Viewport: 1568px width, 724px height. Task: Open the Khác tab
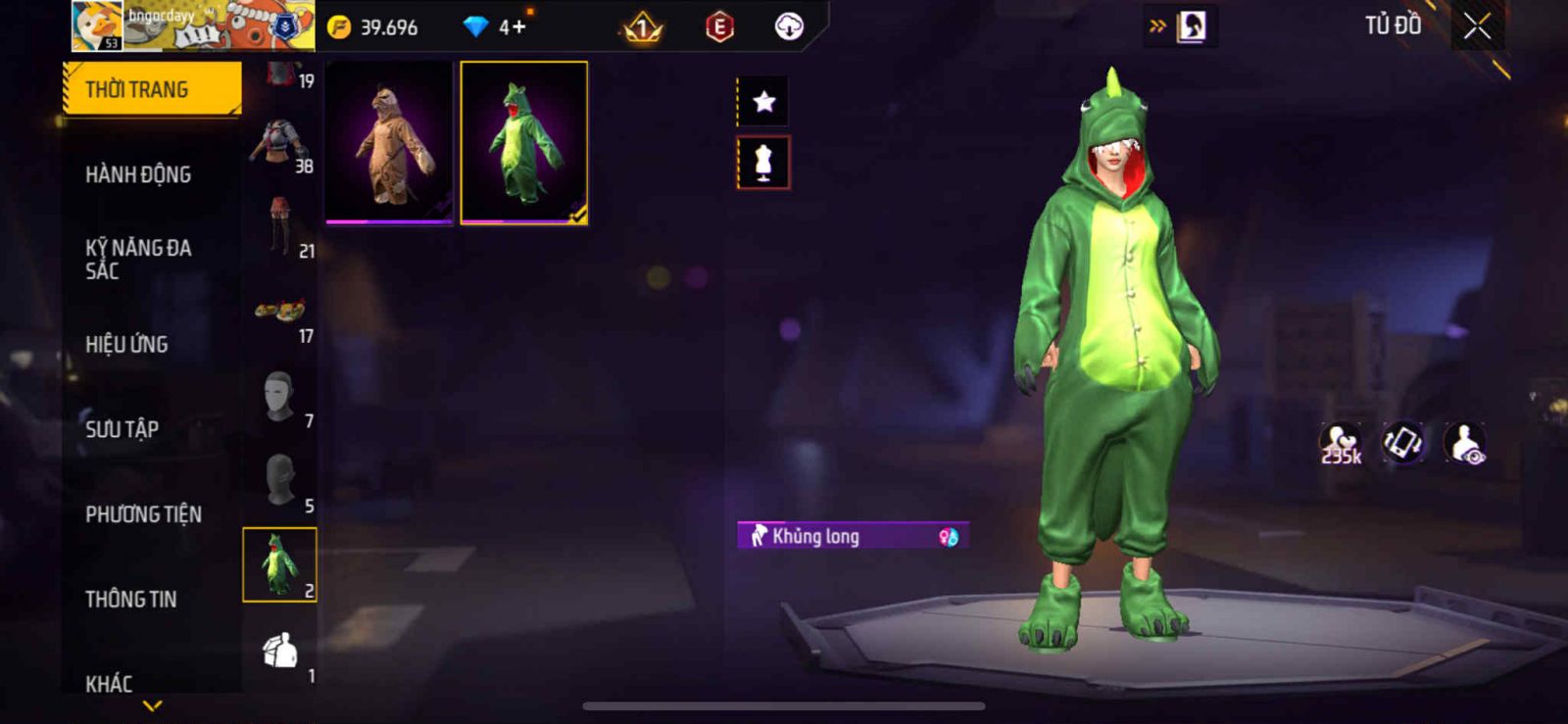[109, 683]
